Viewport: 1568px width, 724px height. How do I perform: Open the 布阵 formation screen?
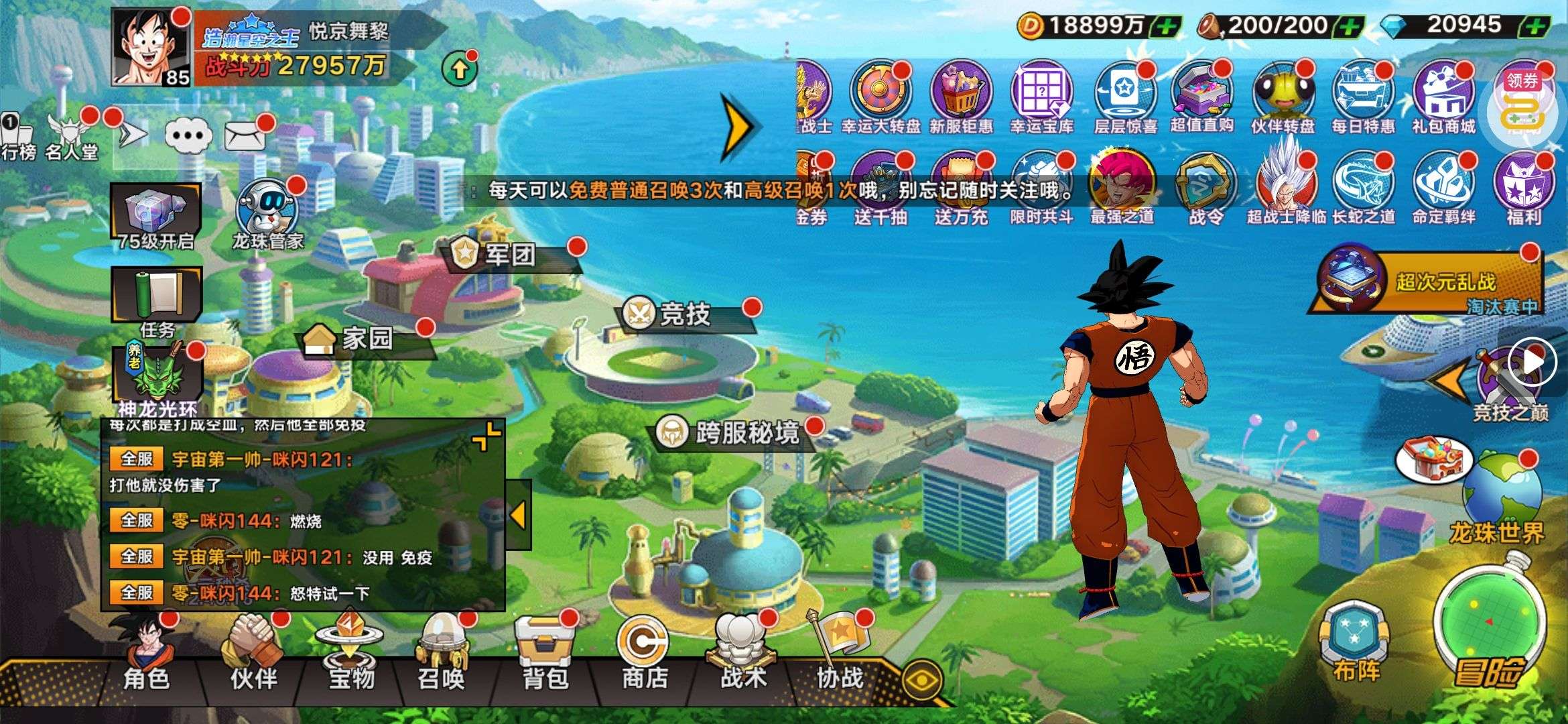coord(1355,640)
